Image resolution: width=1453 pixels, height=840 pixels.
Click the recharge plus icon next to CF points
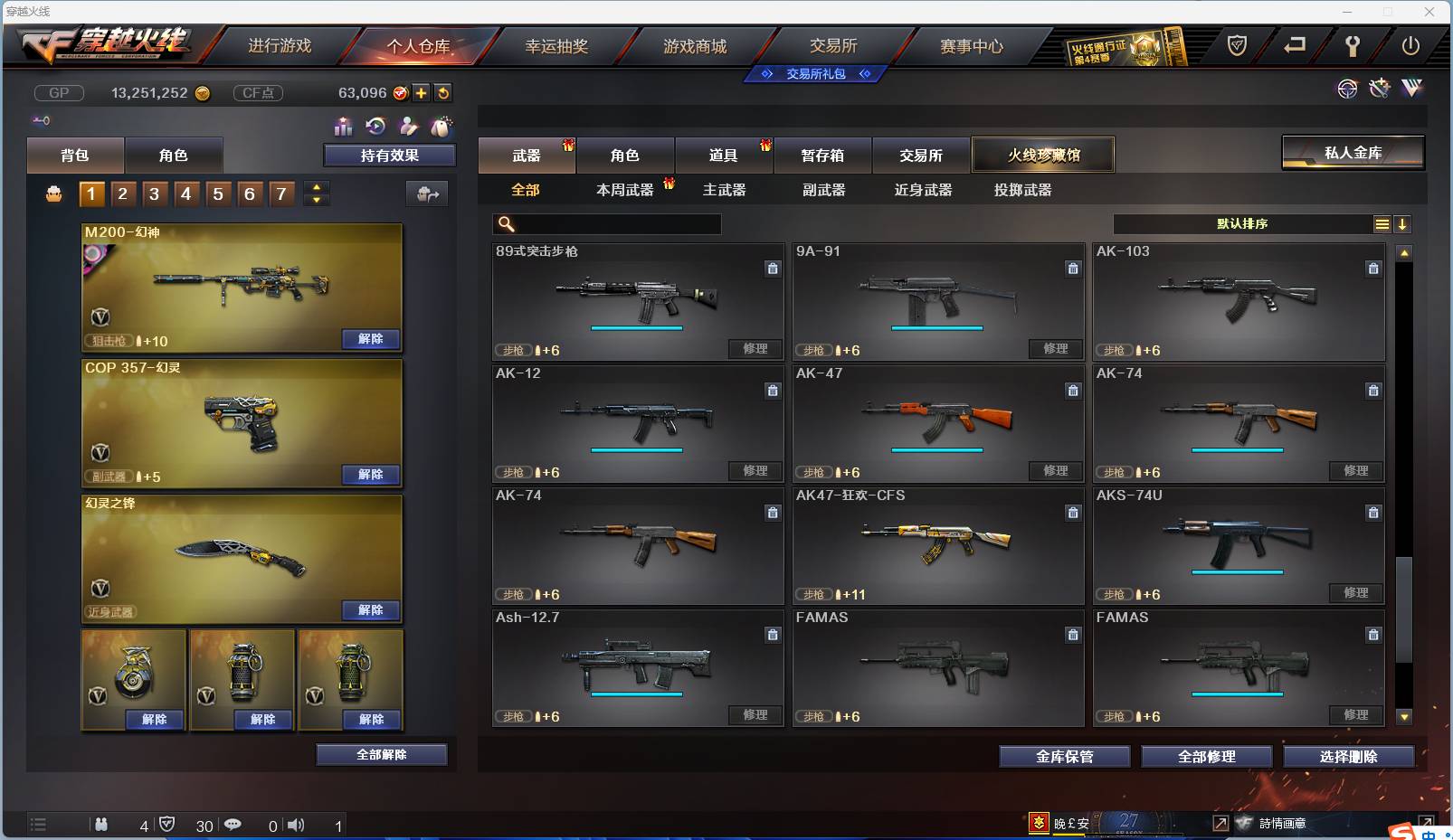pos(422,91)
